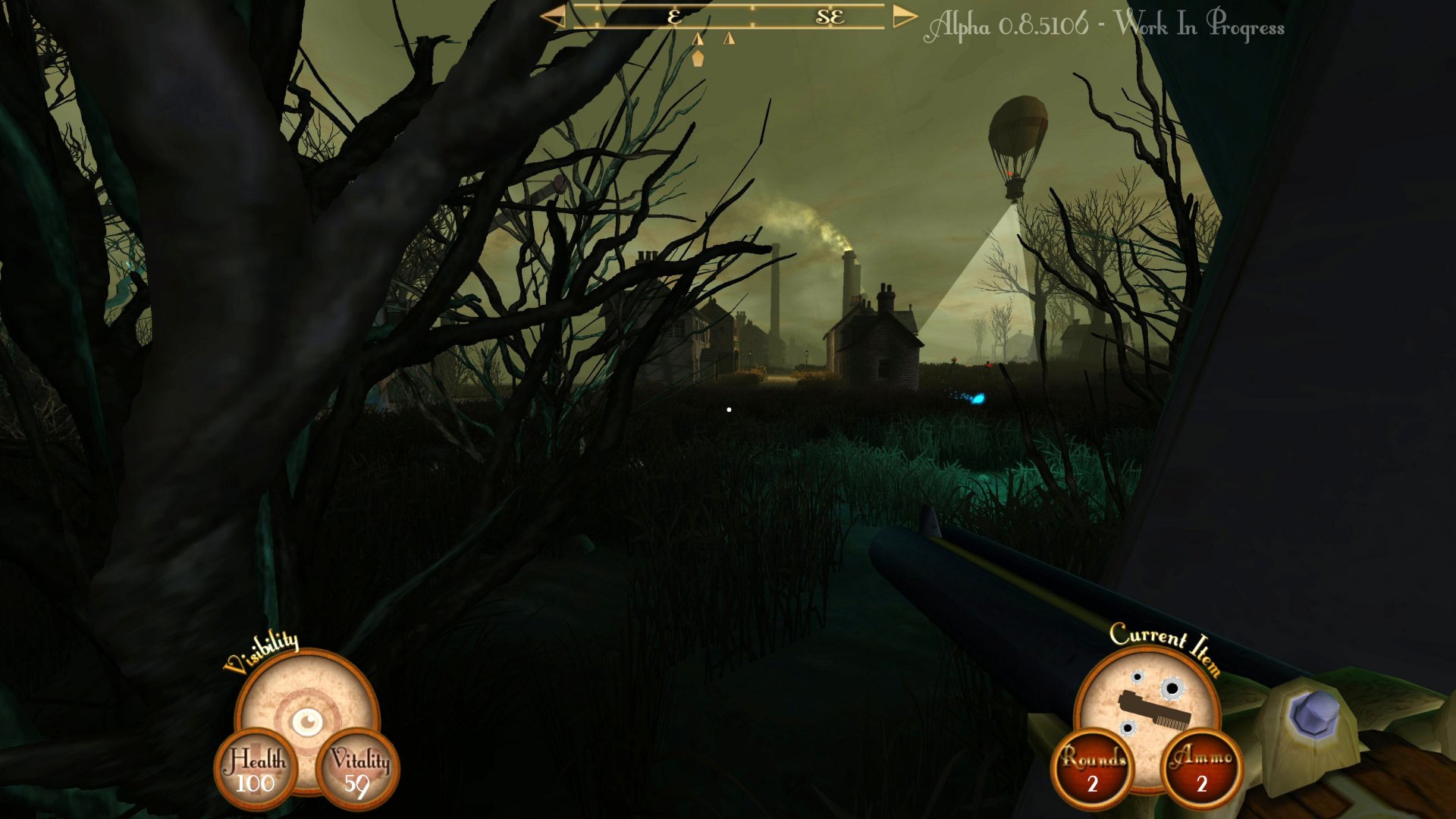This screenshot has width=1456, height=819.
Task: Click the larger triangular tracker marker under compass
Action: (x=698, y=38)
